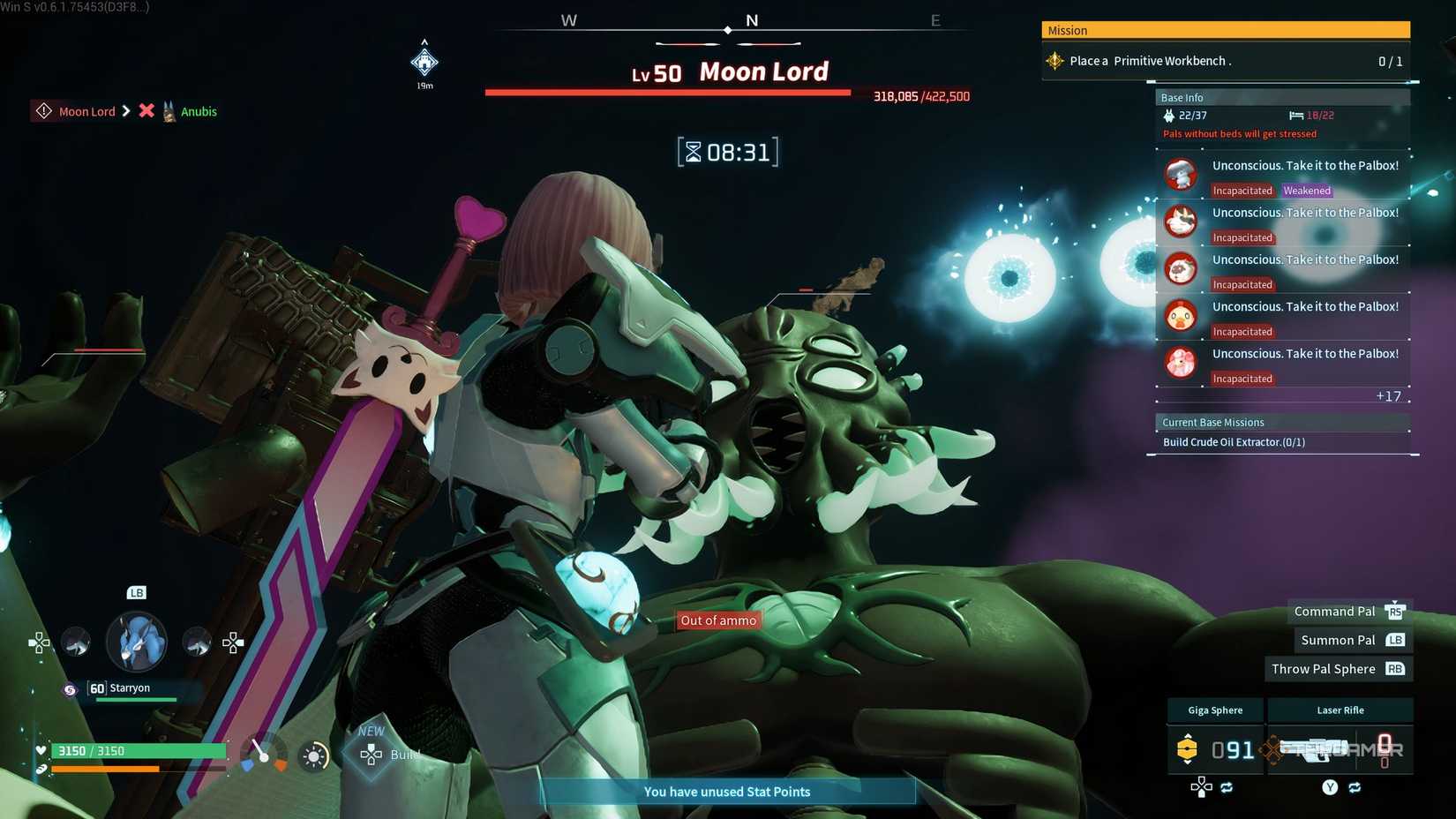Click the Weakened status tag
Screen dimensions: 1456x819
point(1307,190)
